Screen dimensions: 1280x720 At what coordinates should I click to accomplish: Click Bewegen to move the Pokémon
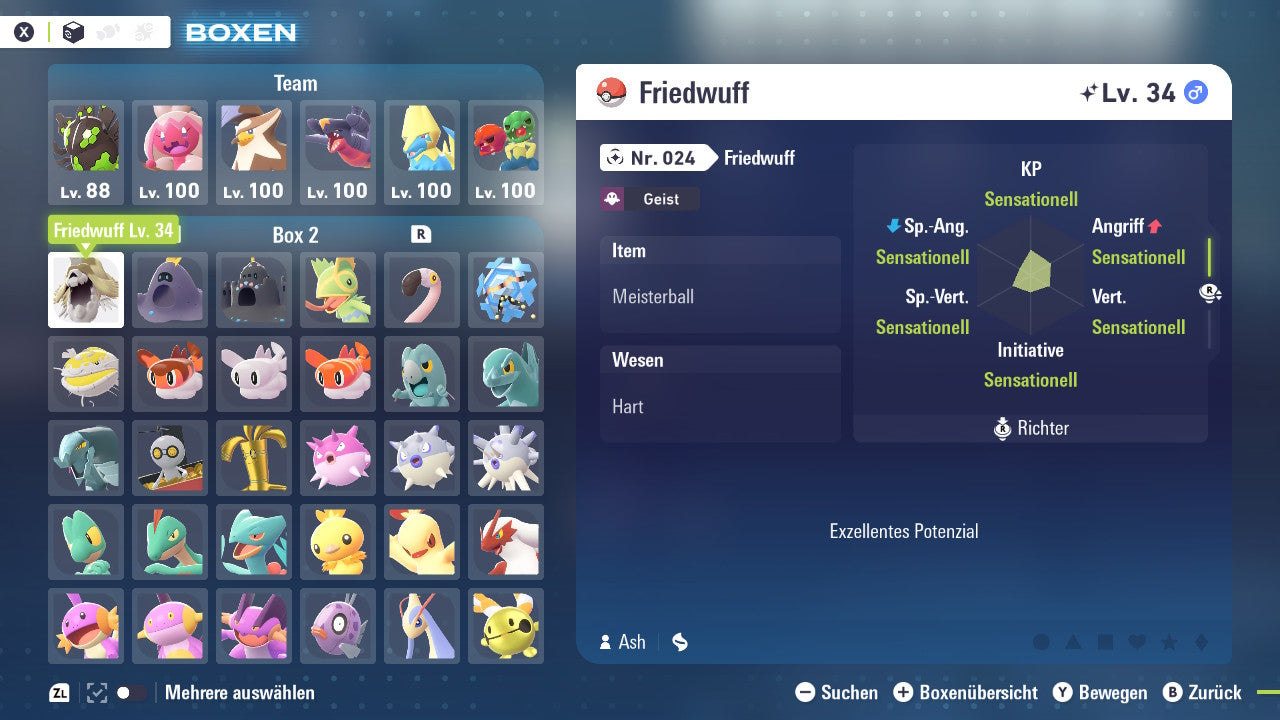pyautogui.click(x=1110, y=692)
